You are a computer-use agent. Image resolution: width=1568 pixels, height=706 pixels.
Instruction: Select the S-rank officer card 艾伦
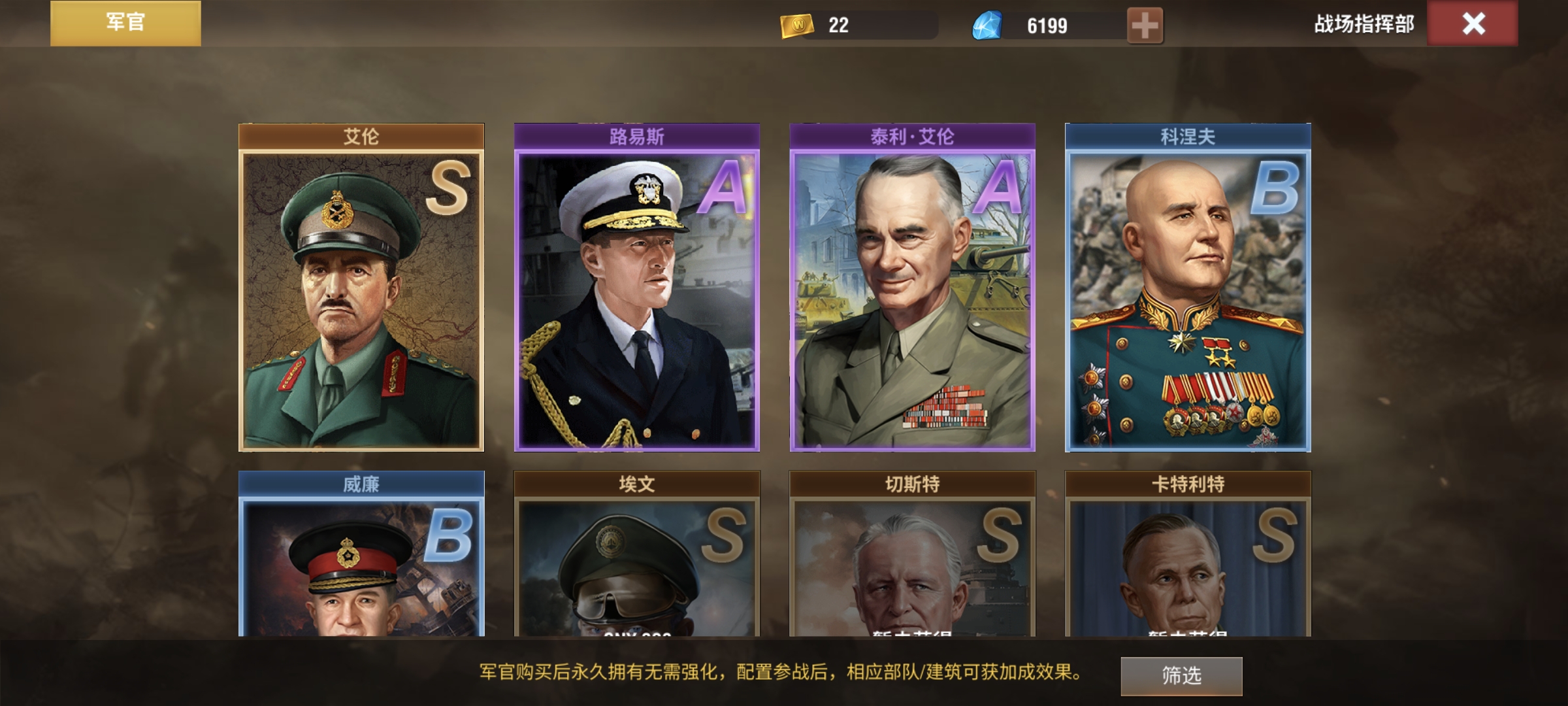point(361,288)
